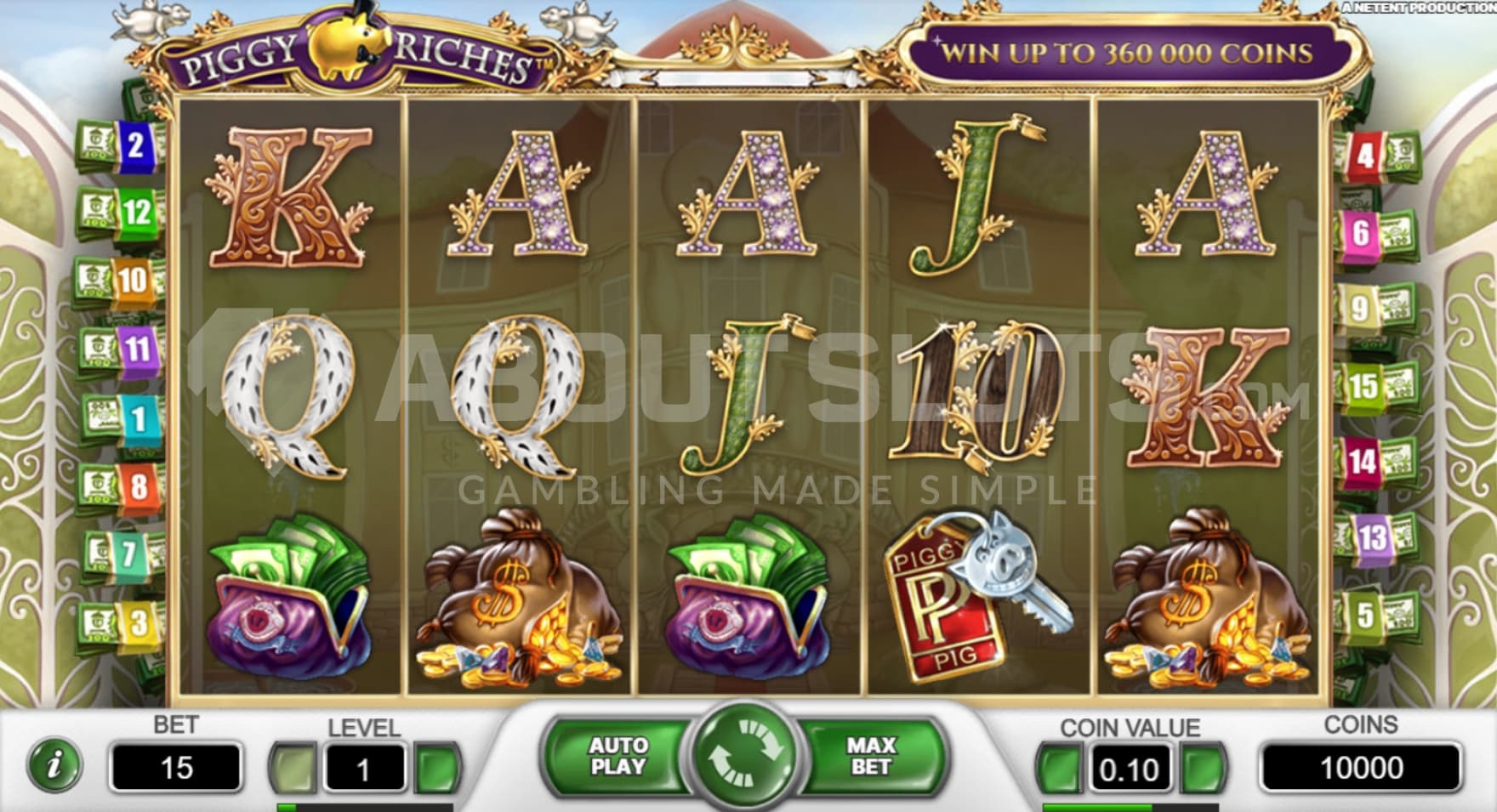Choose payline 6 marker
Viewport: 1497px width, 812px height.
1361,232
